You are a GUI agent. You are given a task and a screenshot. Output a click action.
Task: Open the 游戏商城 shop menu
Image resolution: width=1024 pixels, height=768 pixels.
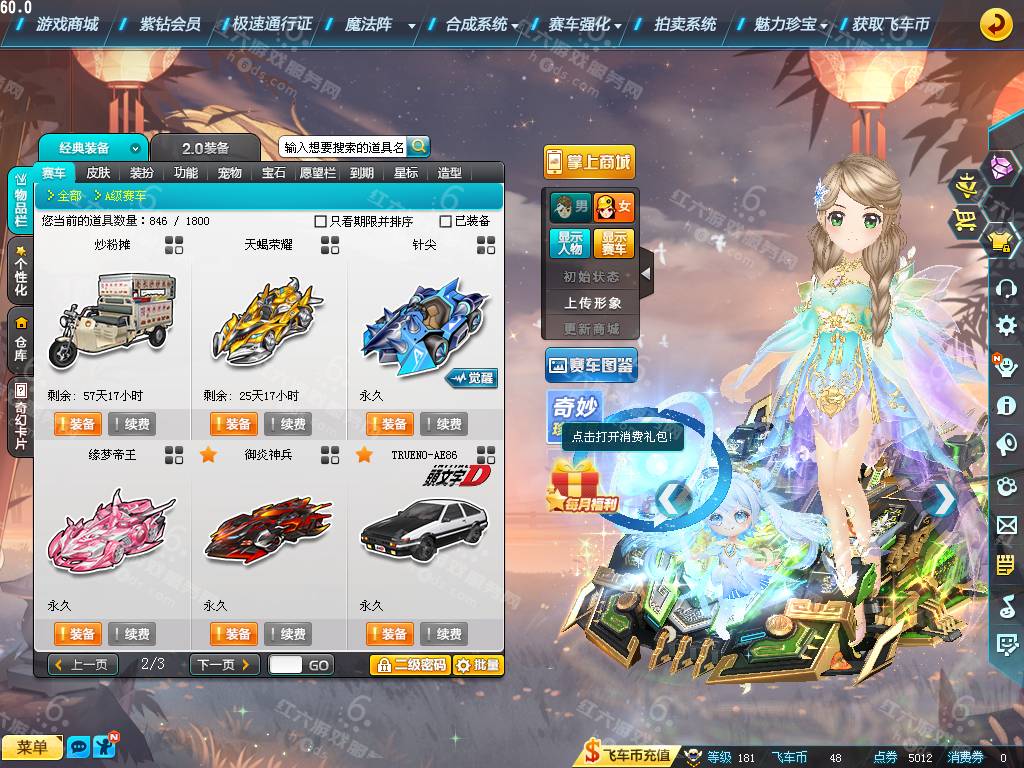(x=67, y=24)
